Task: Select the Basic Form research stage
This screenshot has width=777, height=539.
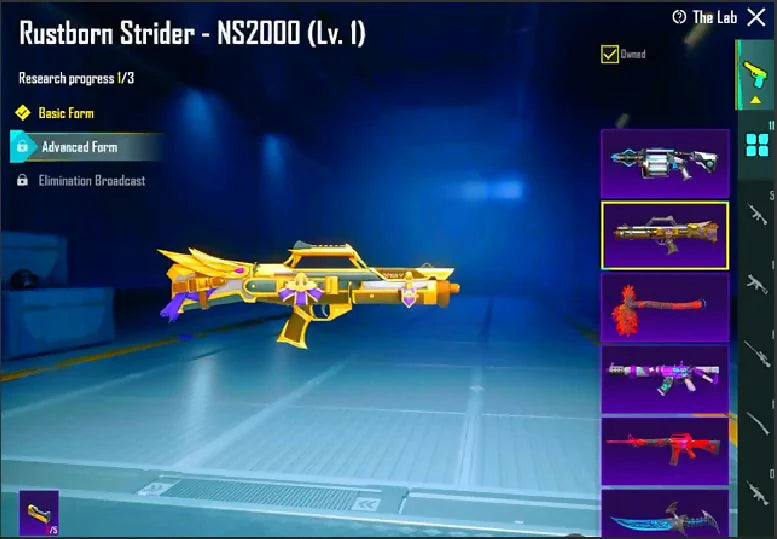Action: coord(65,113)
